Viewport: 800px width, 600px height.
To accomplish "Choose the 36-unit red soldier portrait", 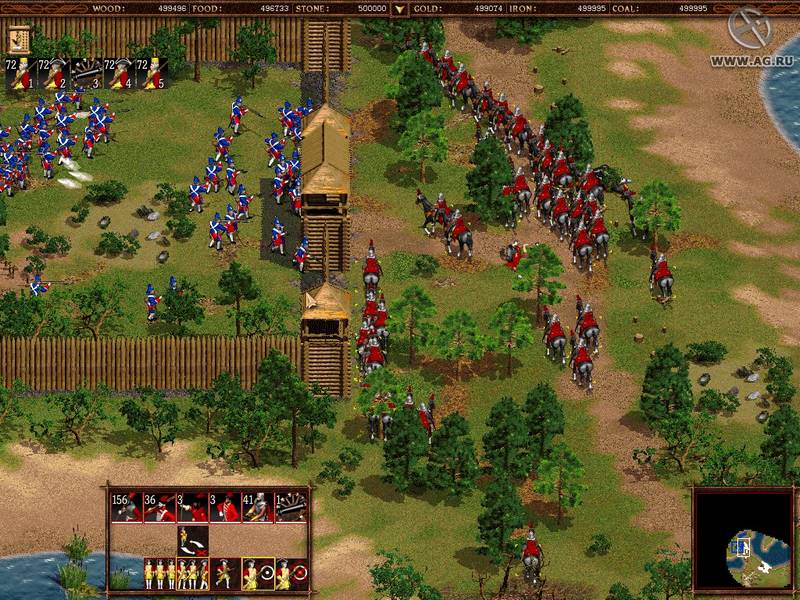I will point(159,507).
